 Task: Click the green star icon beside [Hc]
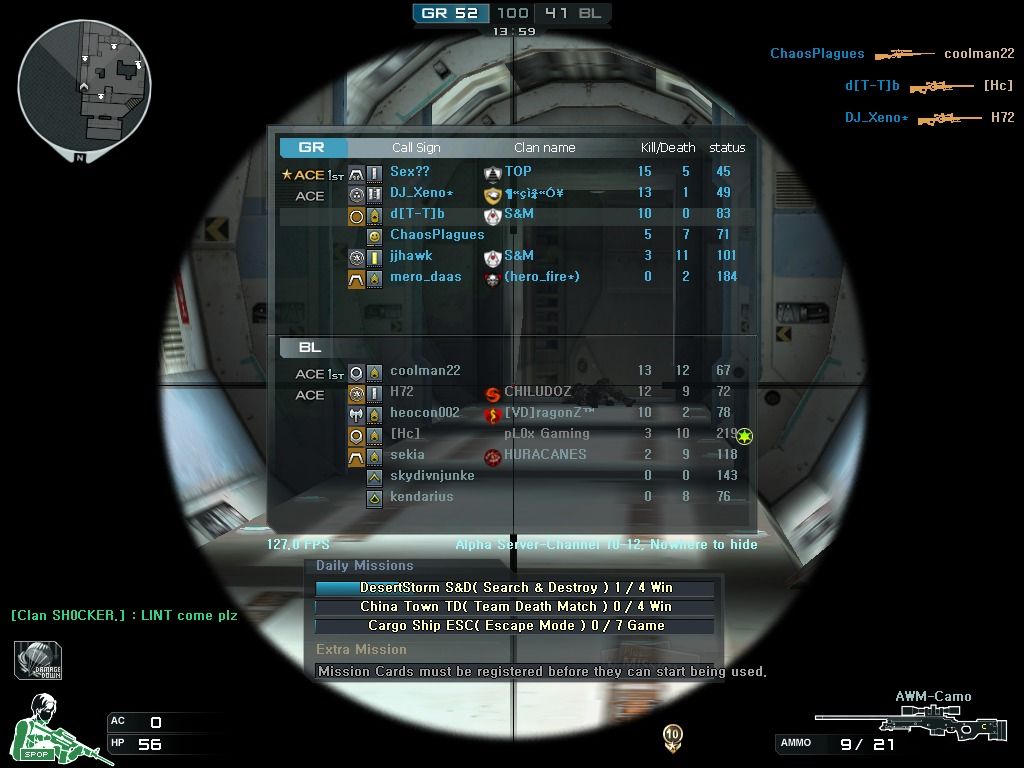pyautogui.click(x=744, y=436)
